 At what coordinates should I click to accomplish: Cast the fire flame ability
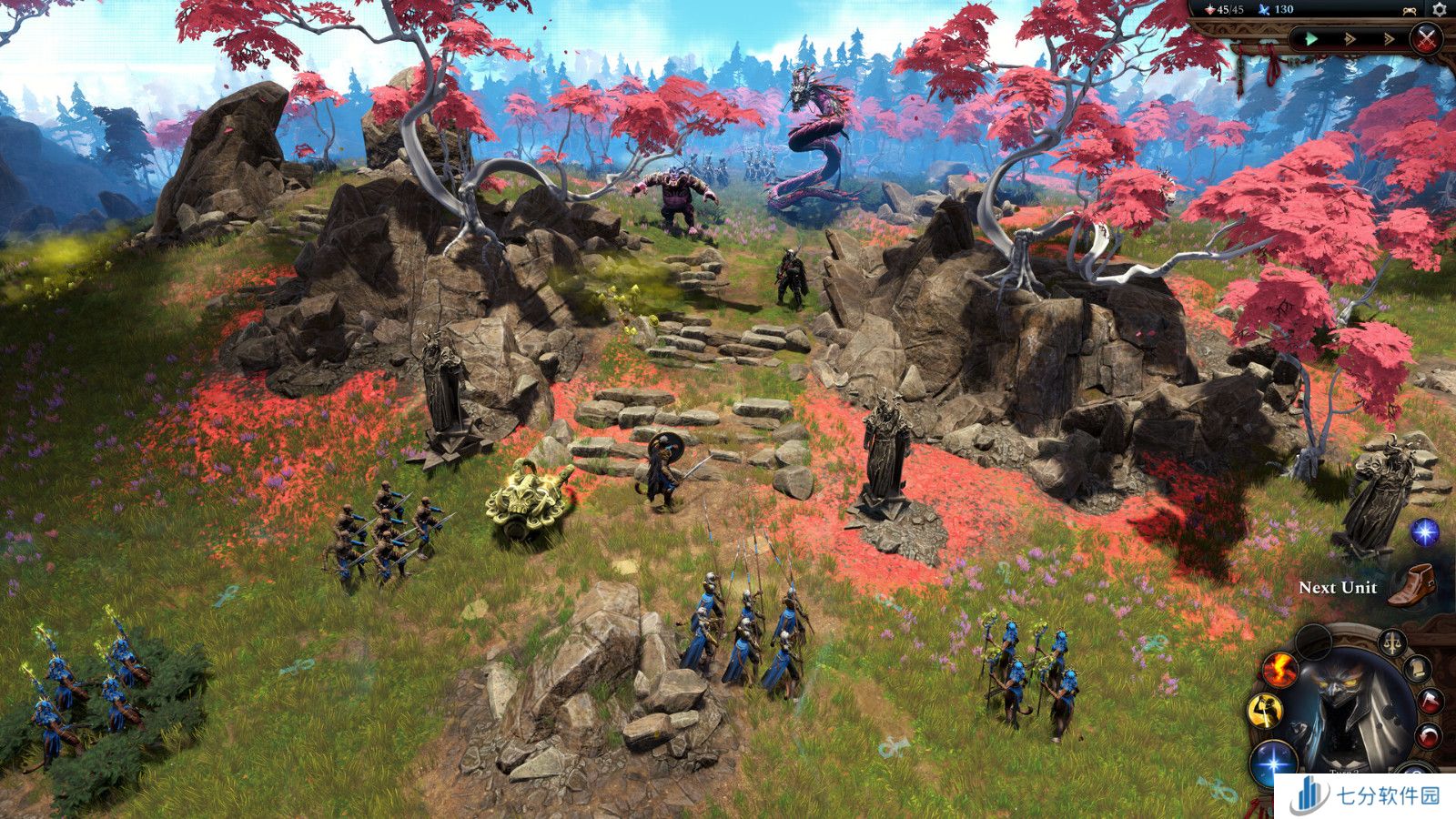tap(1279, 671)
